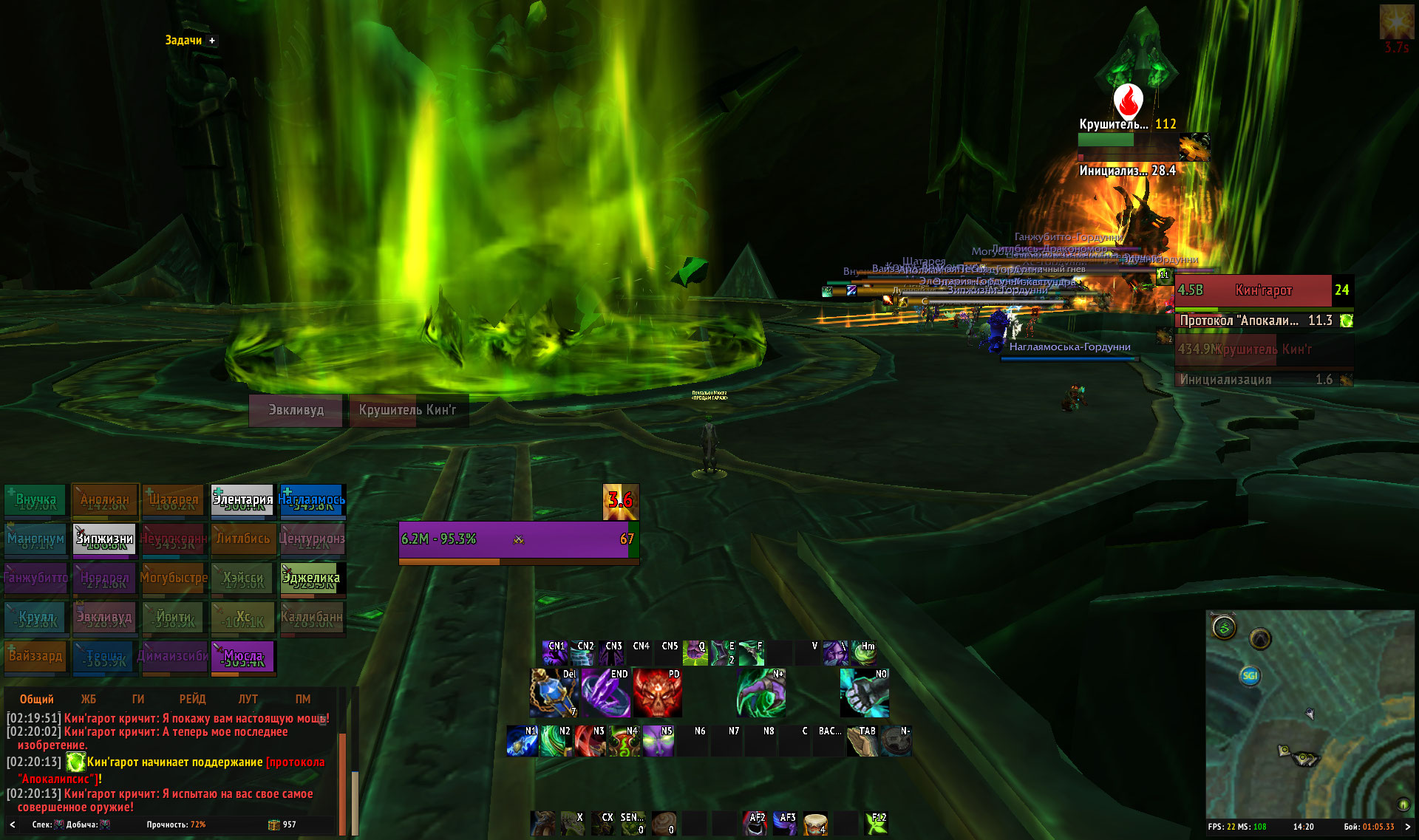
Task: Click the right arrow on minimap info bar
Action: click(x=1408, y=827)
